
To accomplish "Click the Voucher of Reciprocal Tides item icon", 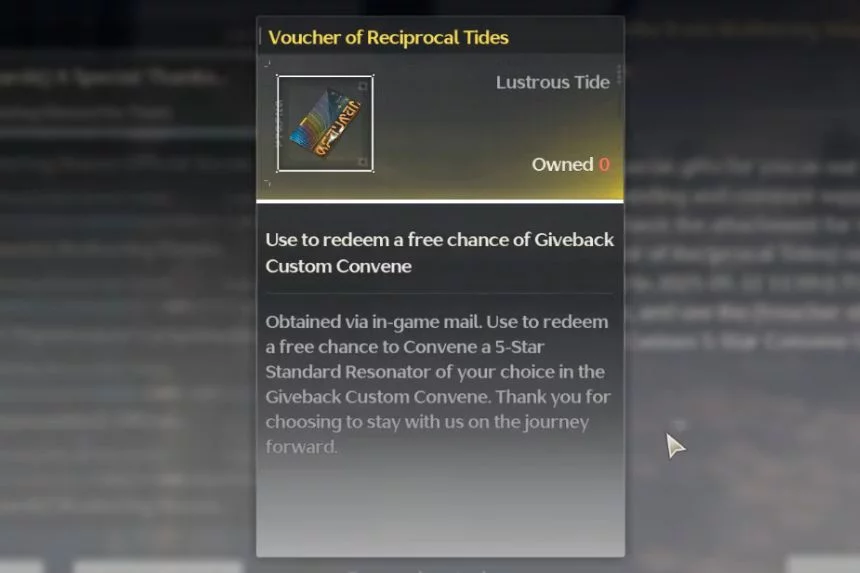I will 325,124.
